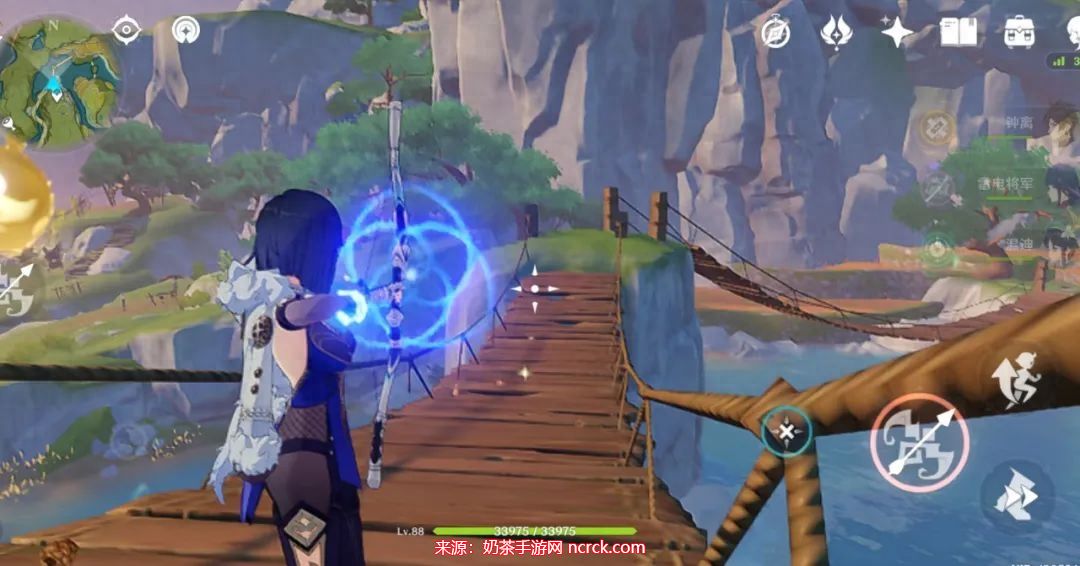Click the gold crossed-bandage icon beside 钟离
The width and height of the screenshot is (1080, 566).
coord(937,128)
